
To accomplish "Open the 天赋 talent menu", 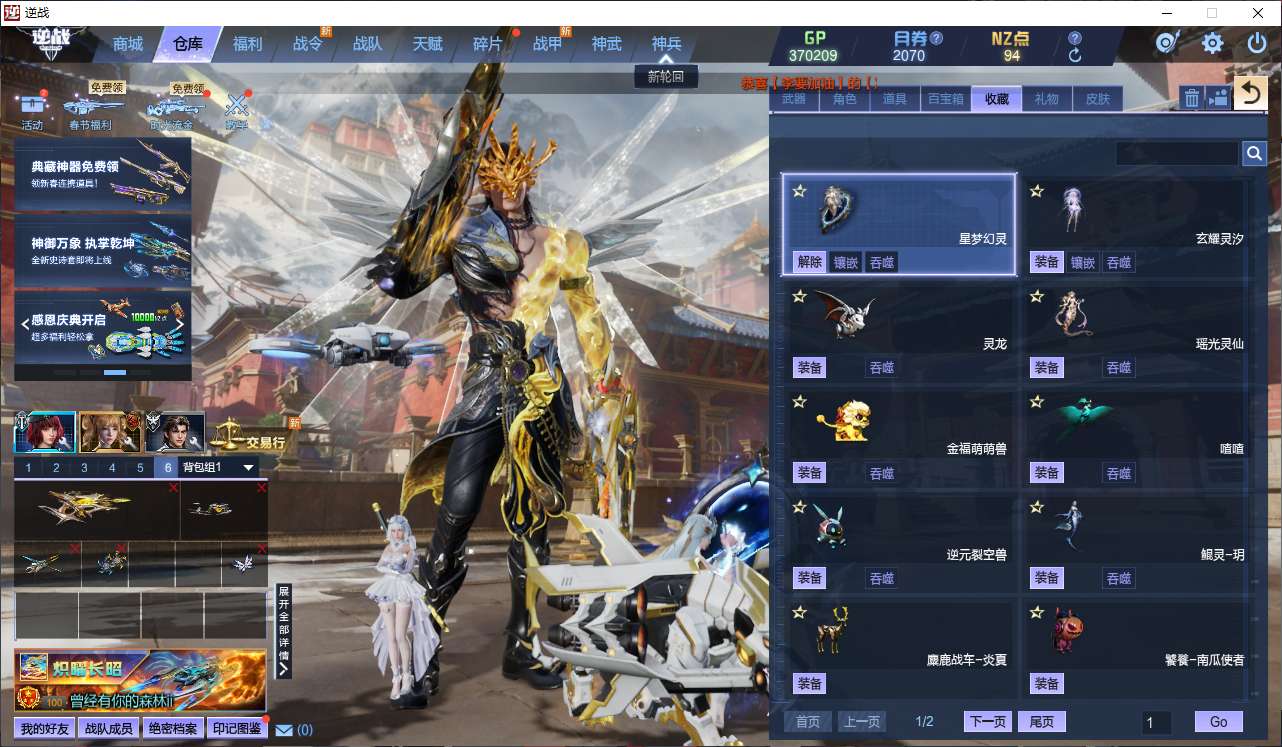I will click(x=427, y=44).
